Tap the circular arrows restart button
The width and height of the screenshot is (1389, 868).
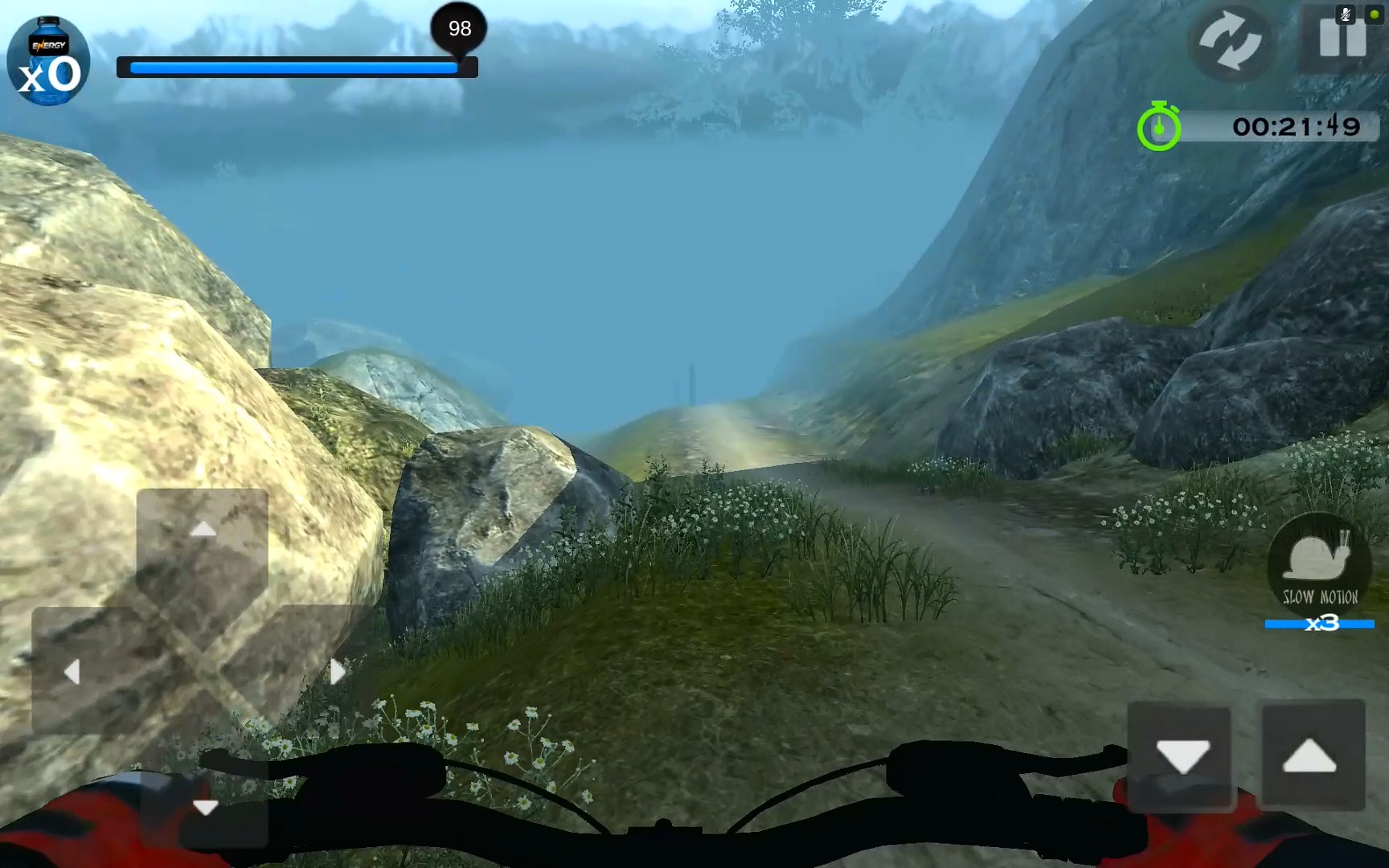(1230, 42)
